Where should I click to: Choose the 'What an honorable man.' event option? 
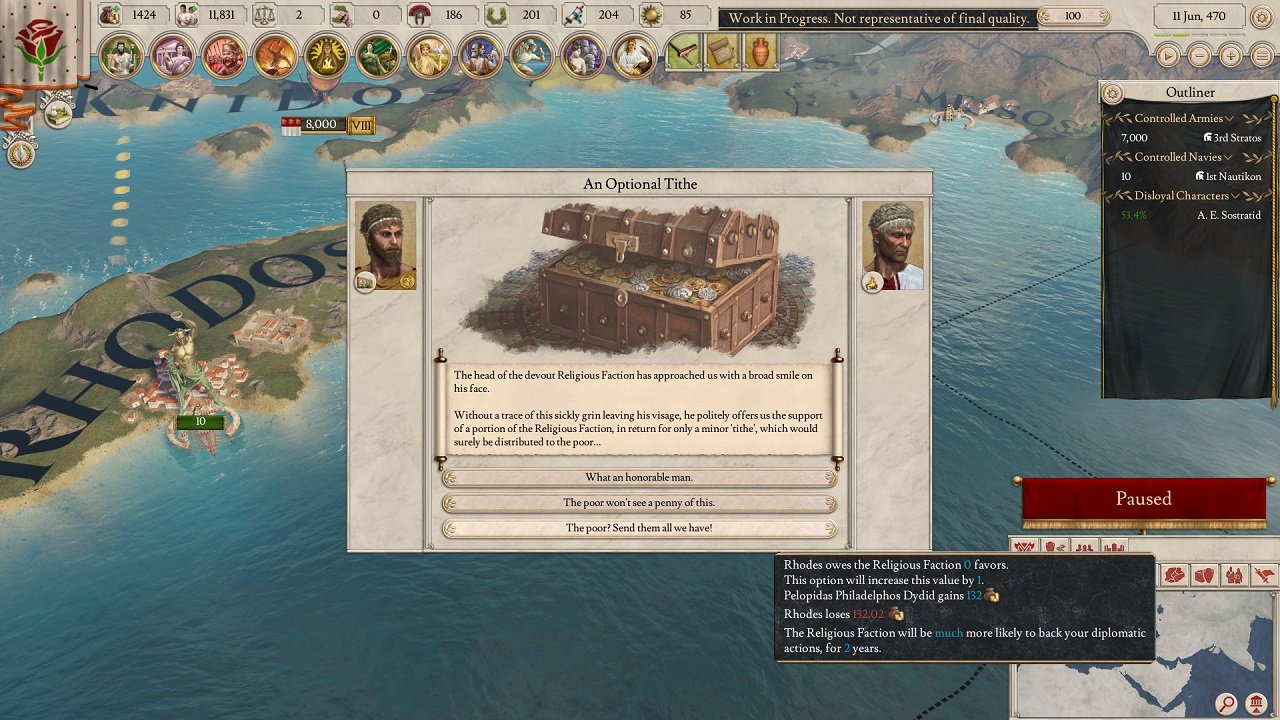640,477
